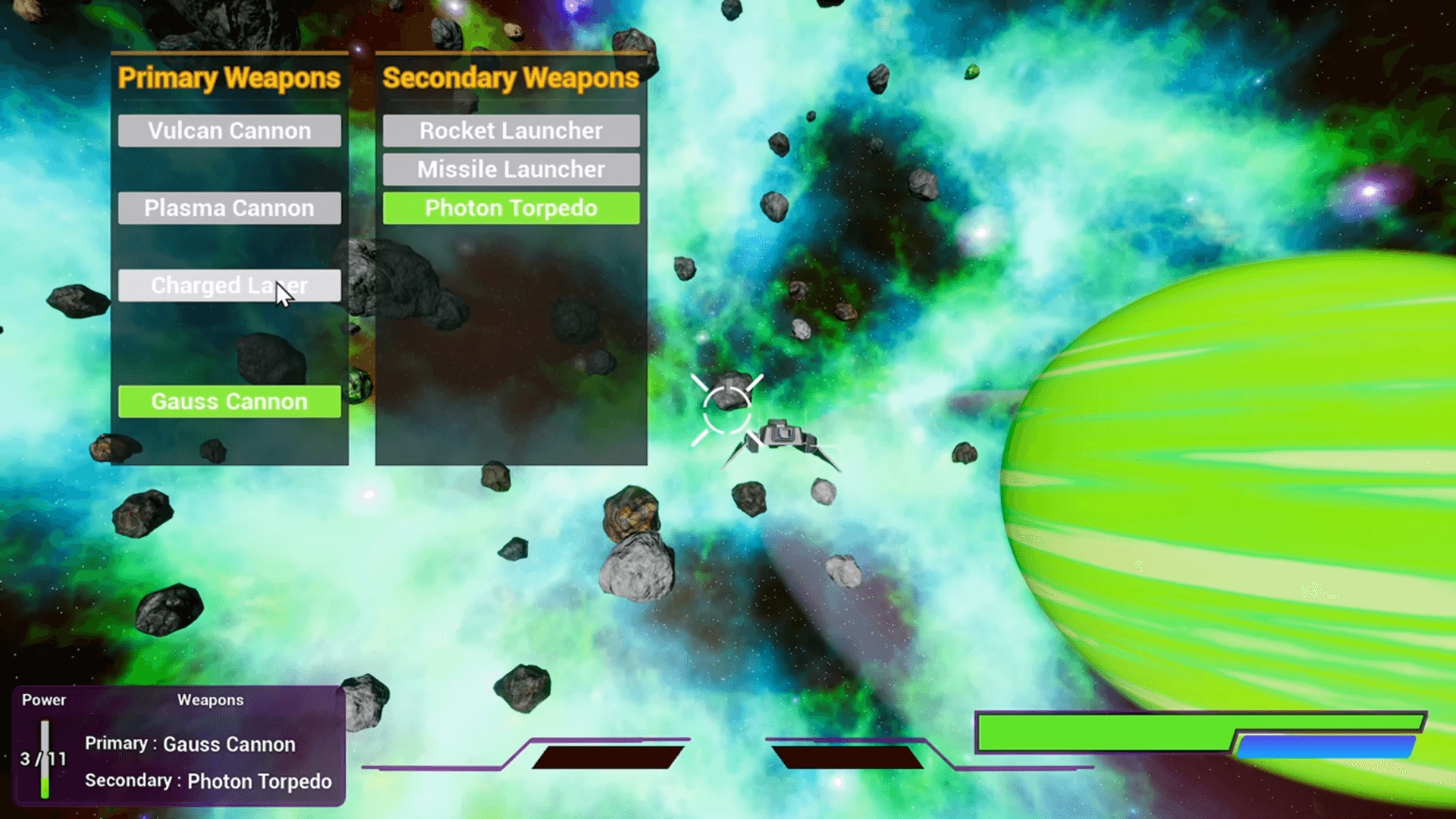Switch to the Missile Launcher
1456x819 pixels.
[510, 169]
